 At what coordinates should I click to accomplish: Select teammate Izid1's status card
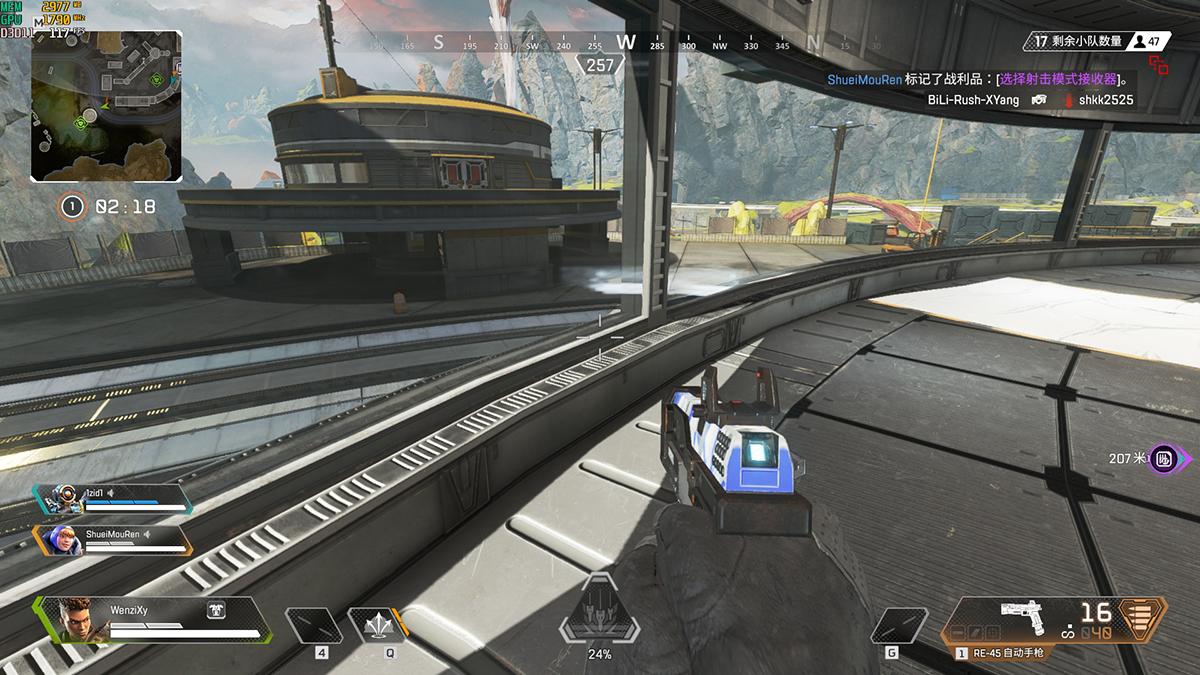tap(112, 497)
